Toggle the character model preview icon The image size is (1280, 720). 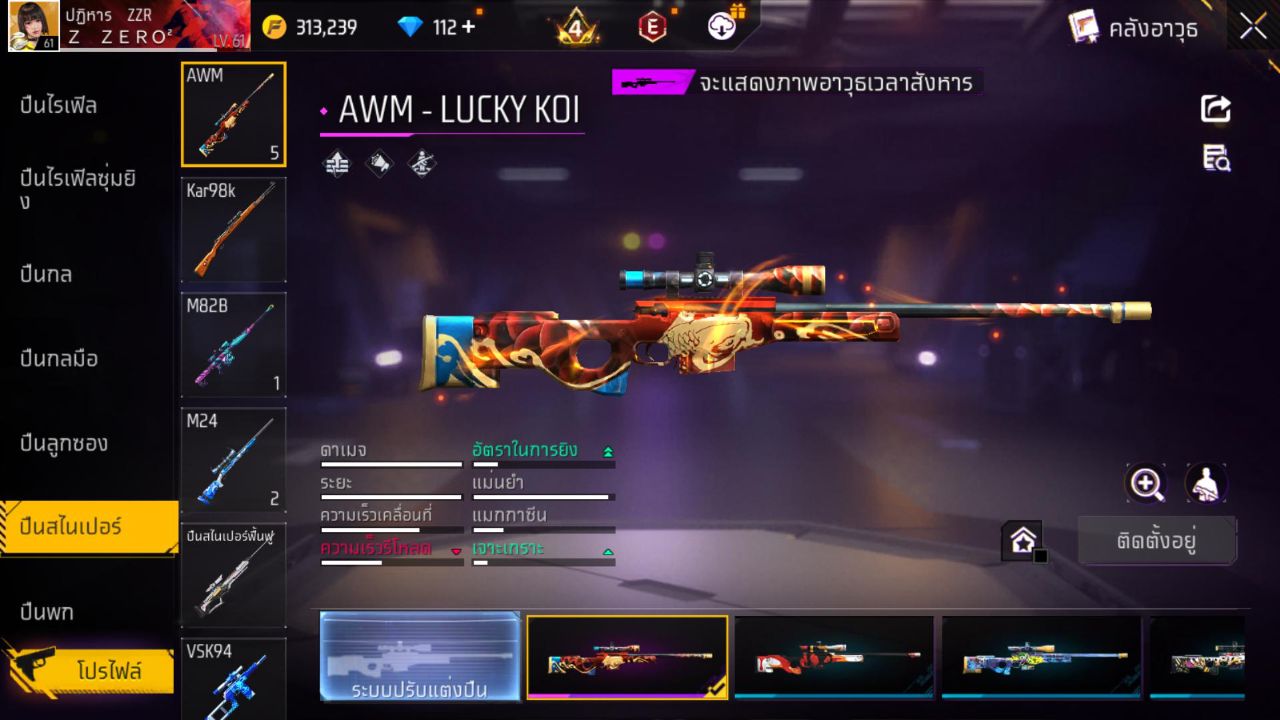click(x=1205, y=484)
